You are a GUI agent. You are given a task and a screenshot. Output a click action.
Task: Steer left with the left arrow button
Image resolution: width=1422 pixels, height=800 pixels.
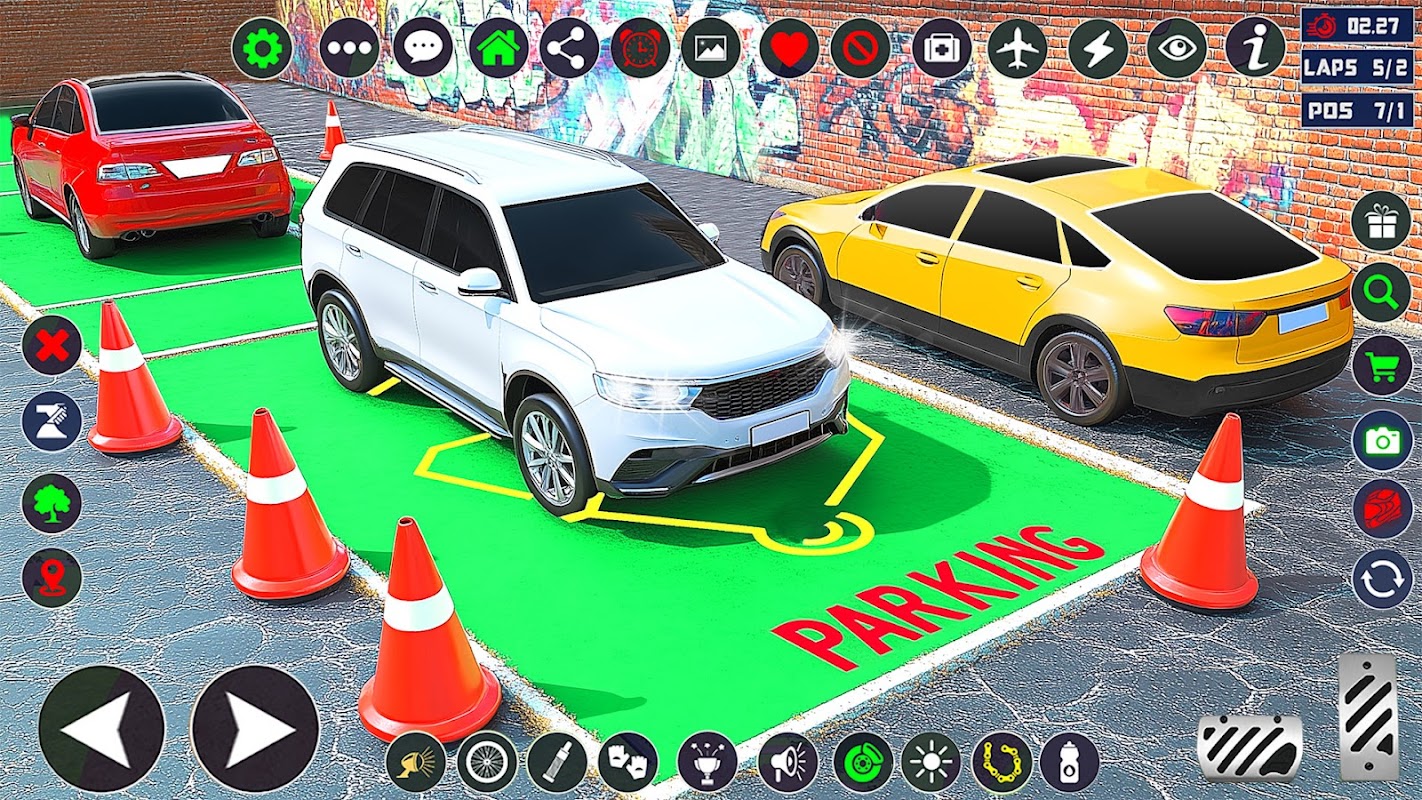101,728
